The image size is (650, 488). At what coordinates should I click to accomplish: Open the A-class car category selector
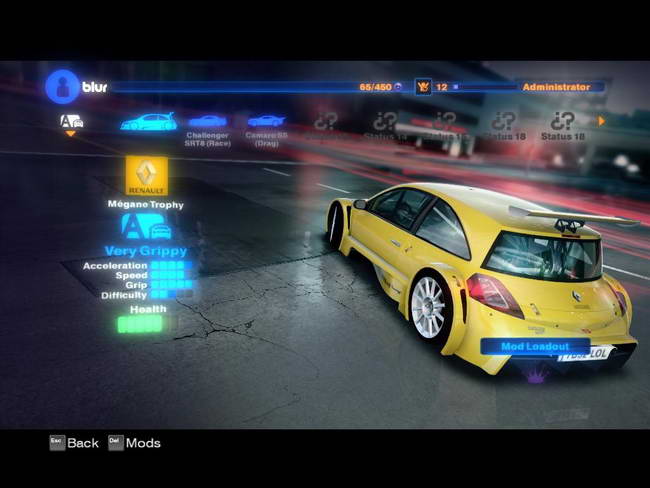click(x=71, y=122)
